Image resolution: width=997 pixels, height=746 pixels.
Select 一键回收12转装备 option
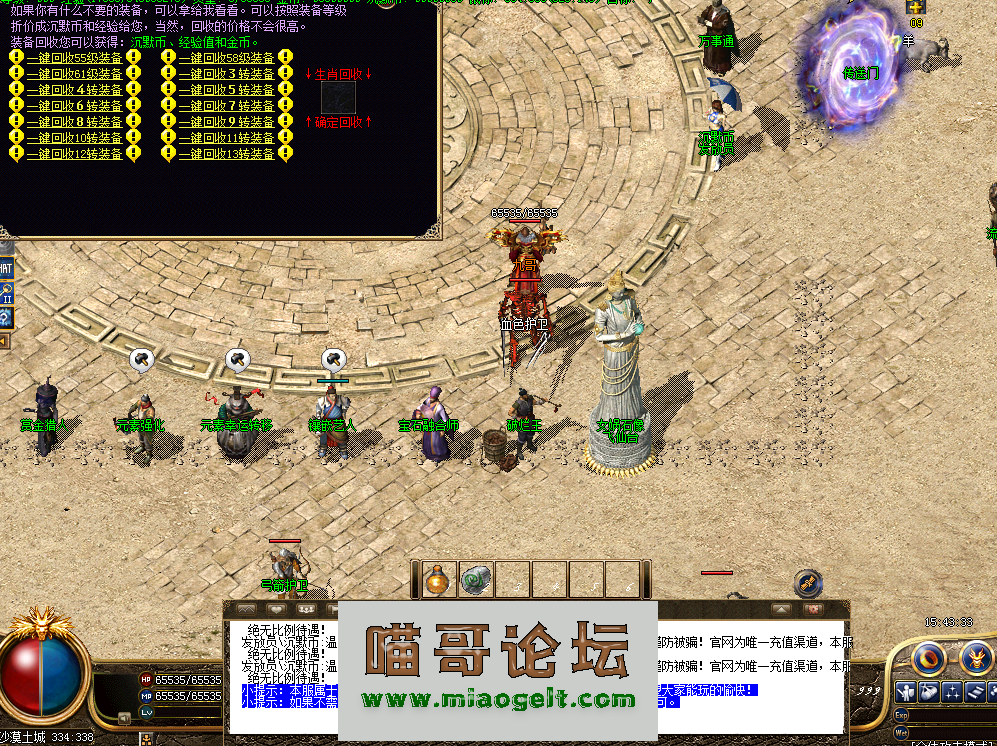(x=74, y=154)
